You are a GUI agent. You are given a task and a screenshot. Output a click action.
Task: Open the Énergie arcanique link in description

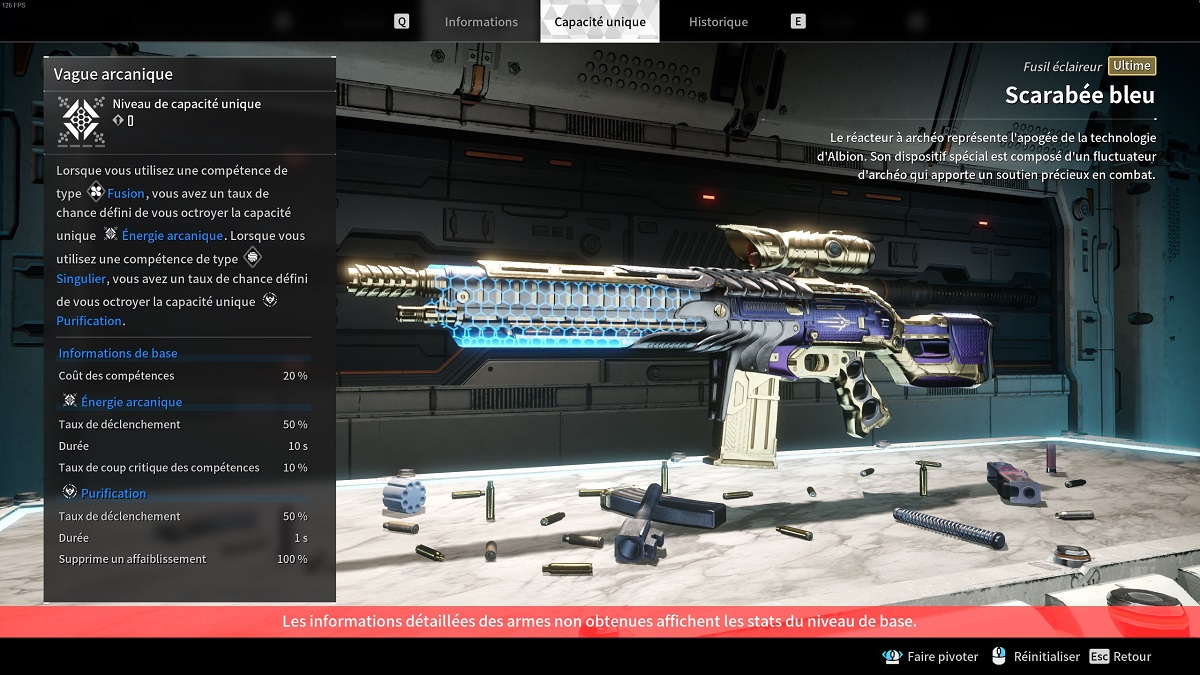(172, 236)
